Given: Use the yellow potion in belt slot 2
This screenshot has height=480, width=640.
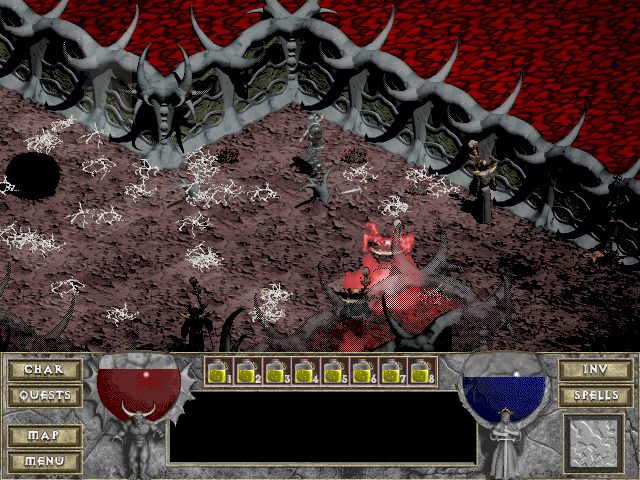Looking at the screenshot, I should point(247,372).
